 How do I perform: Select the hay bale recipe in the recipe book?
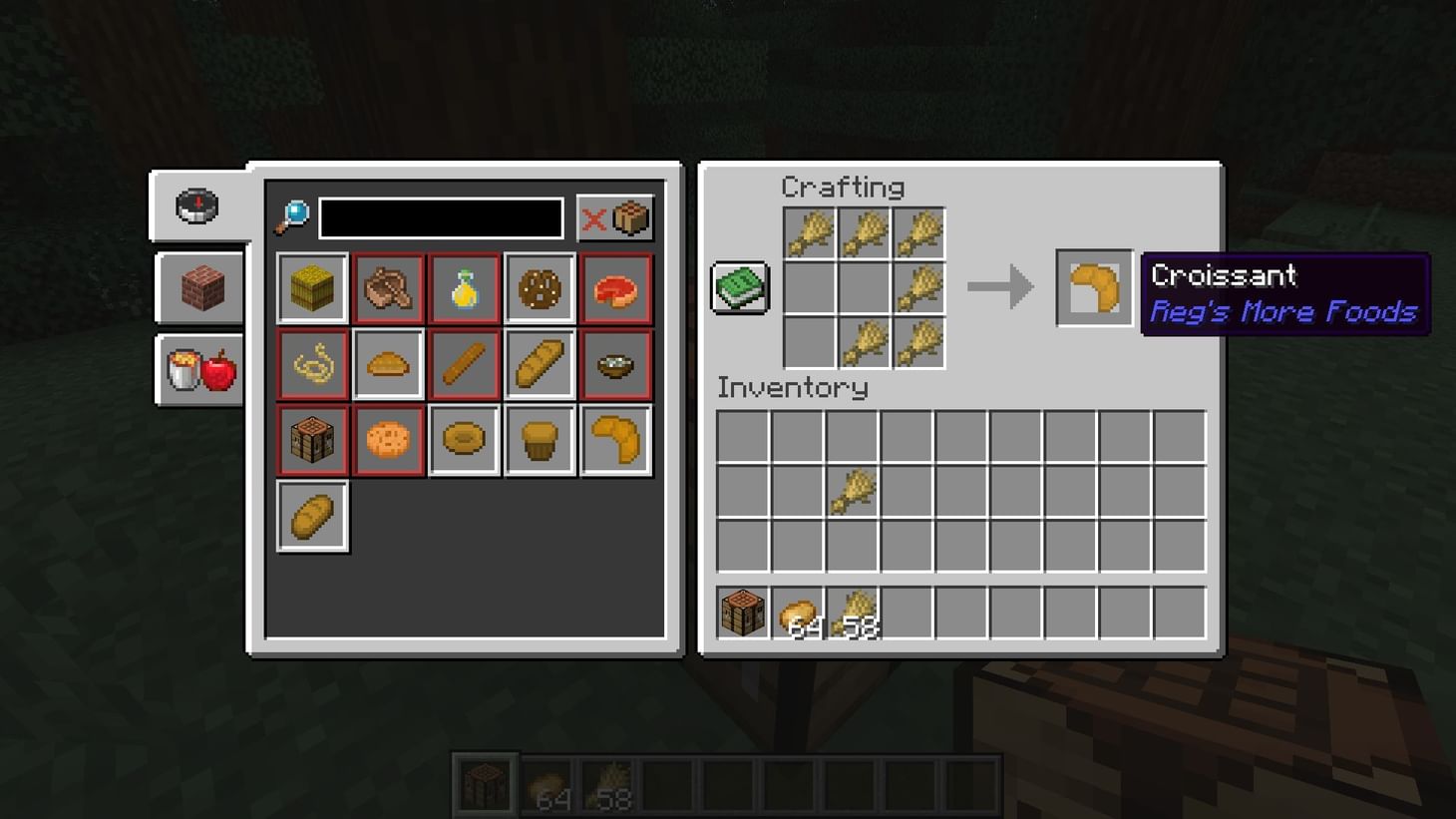coord(312,288)
